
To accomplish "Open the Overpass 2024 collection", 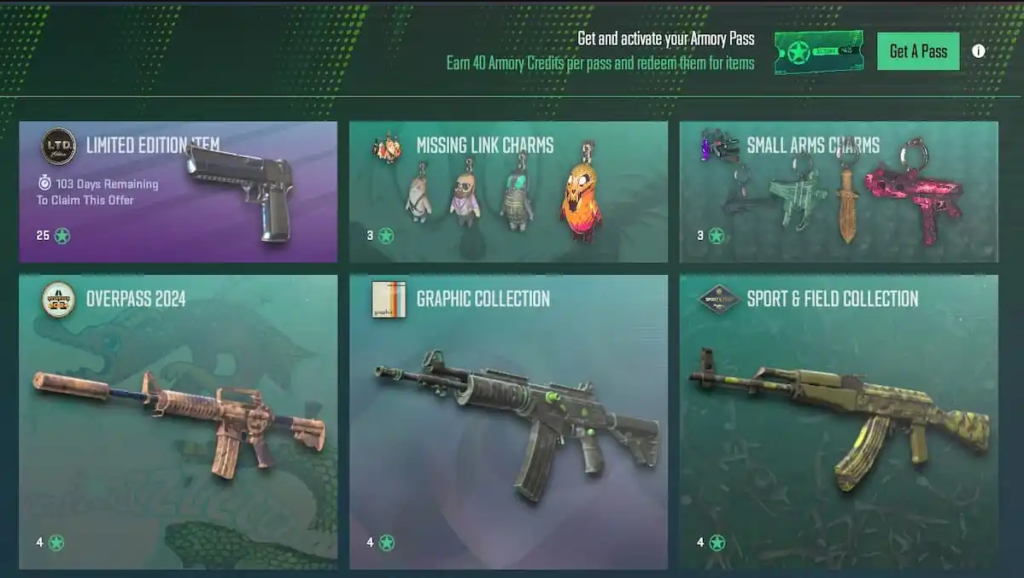I will click(178, 421).
